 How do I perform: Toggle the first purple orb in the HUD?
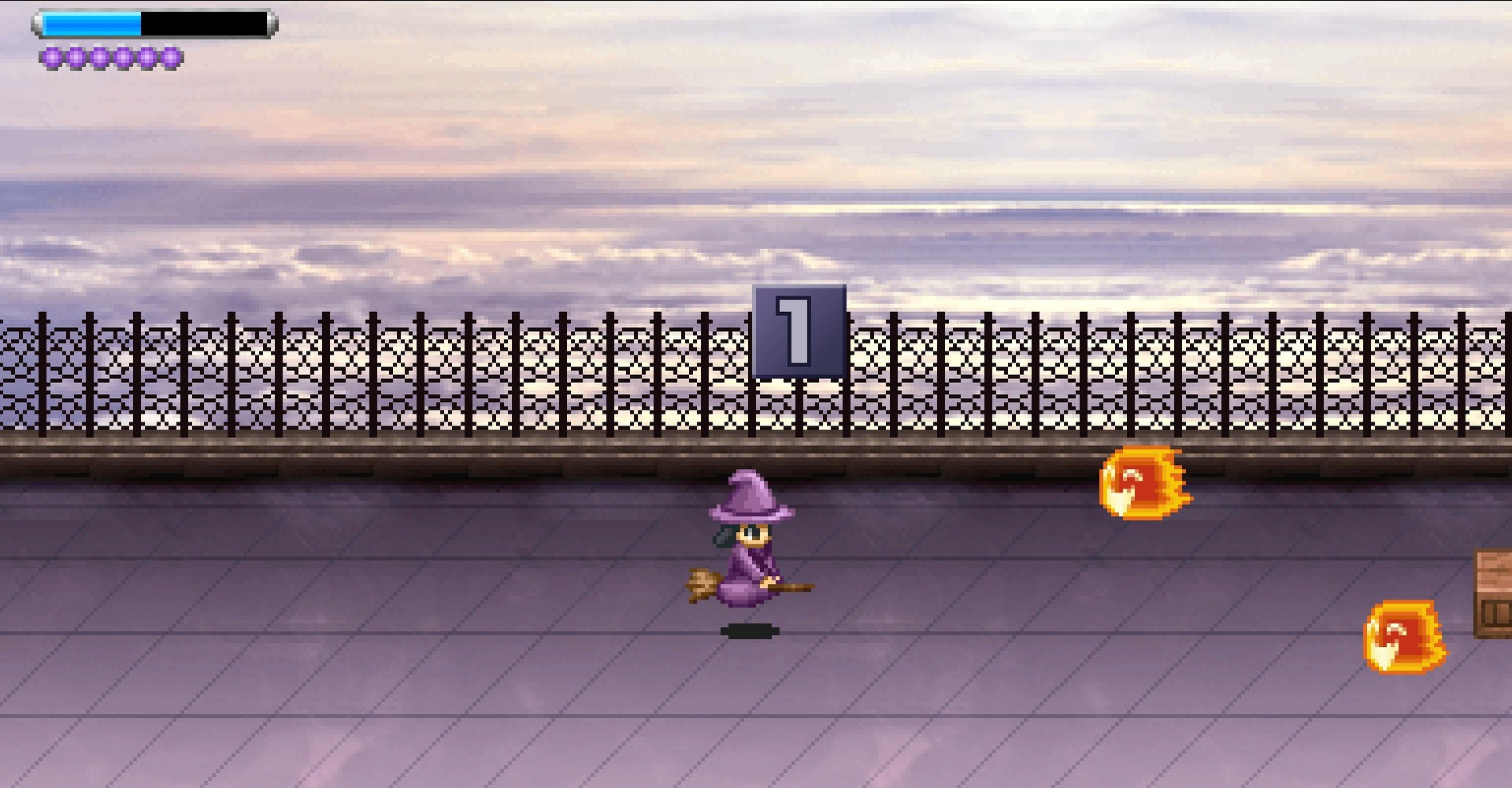point(52,57)
